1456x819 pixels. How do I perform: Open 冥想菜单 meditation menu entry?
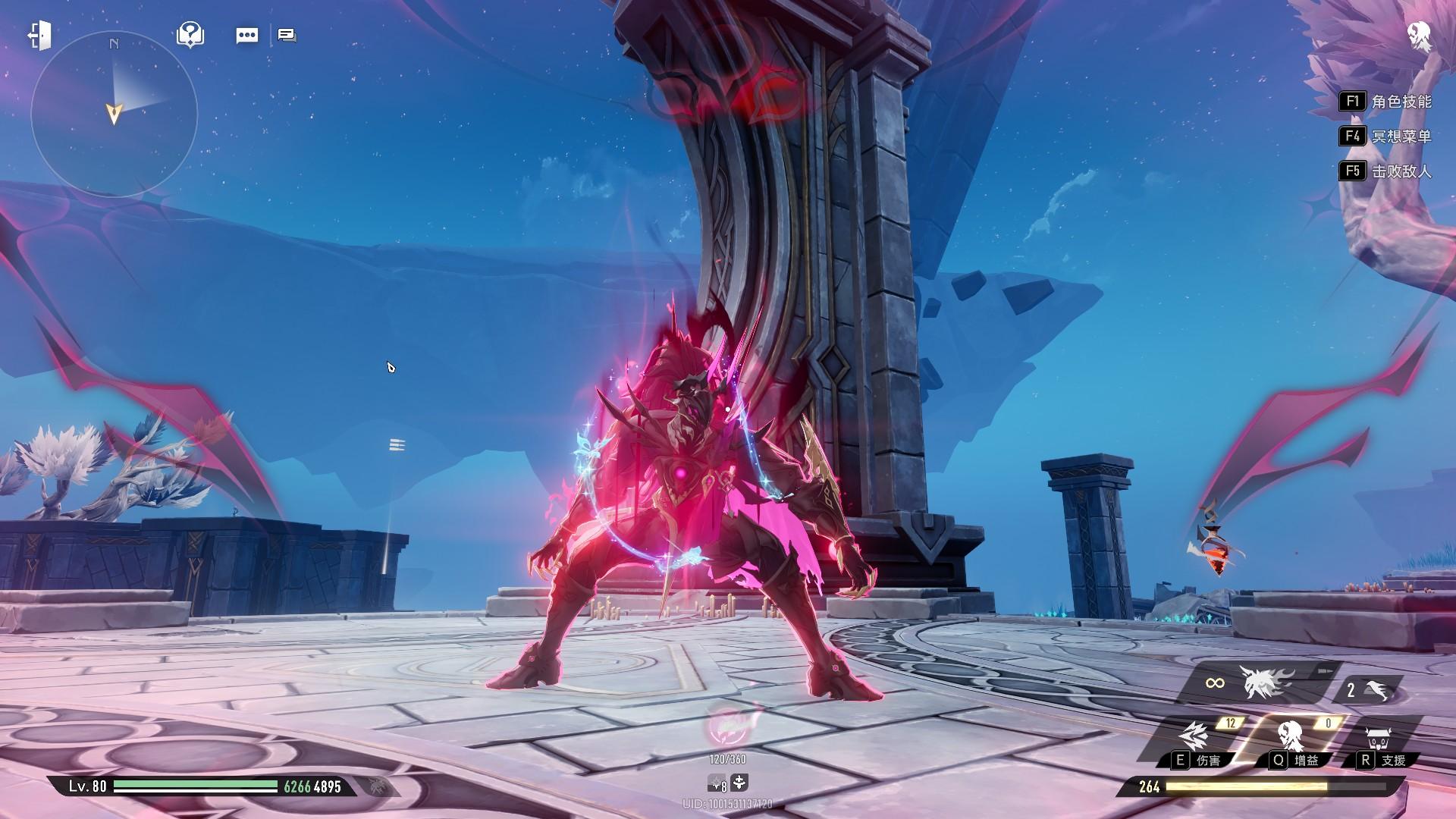click(1386, 136)
